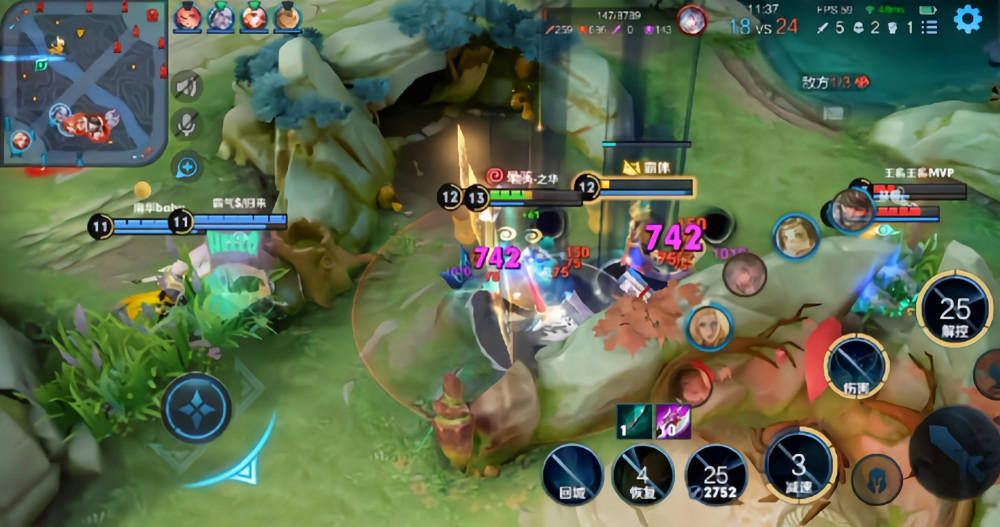
Task: Tap the 回城 recall button
Action: (572, 473)
